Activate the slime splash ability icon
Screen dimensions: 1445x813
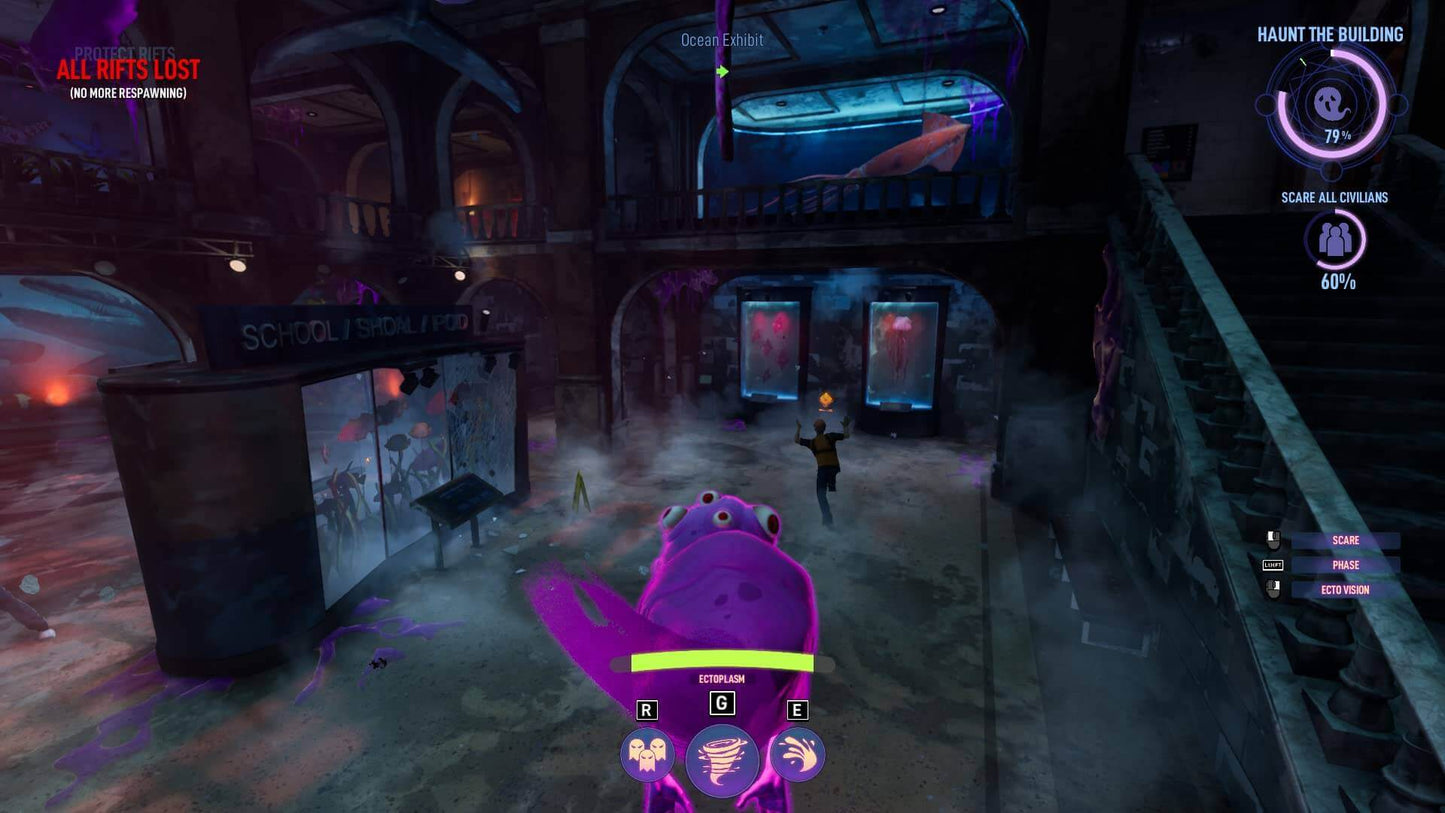tap(797, 757)
